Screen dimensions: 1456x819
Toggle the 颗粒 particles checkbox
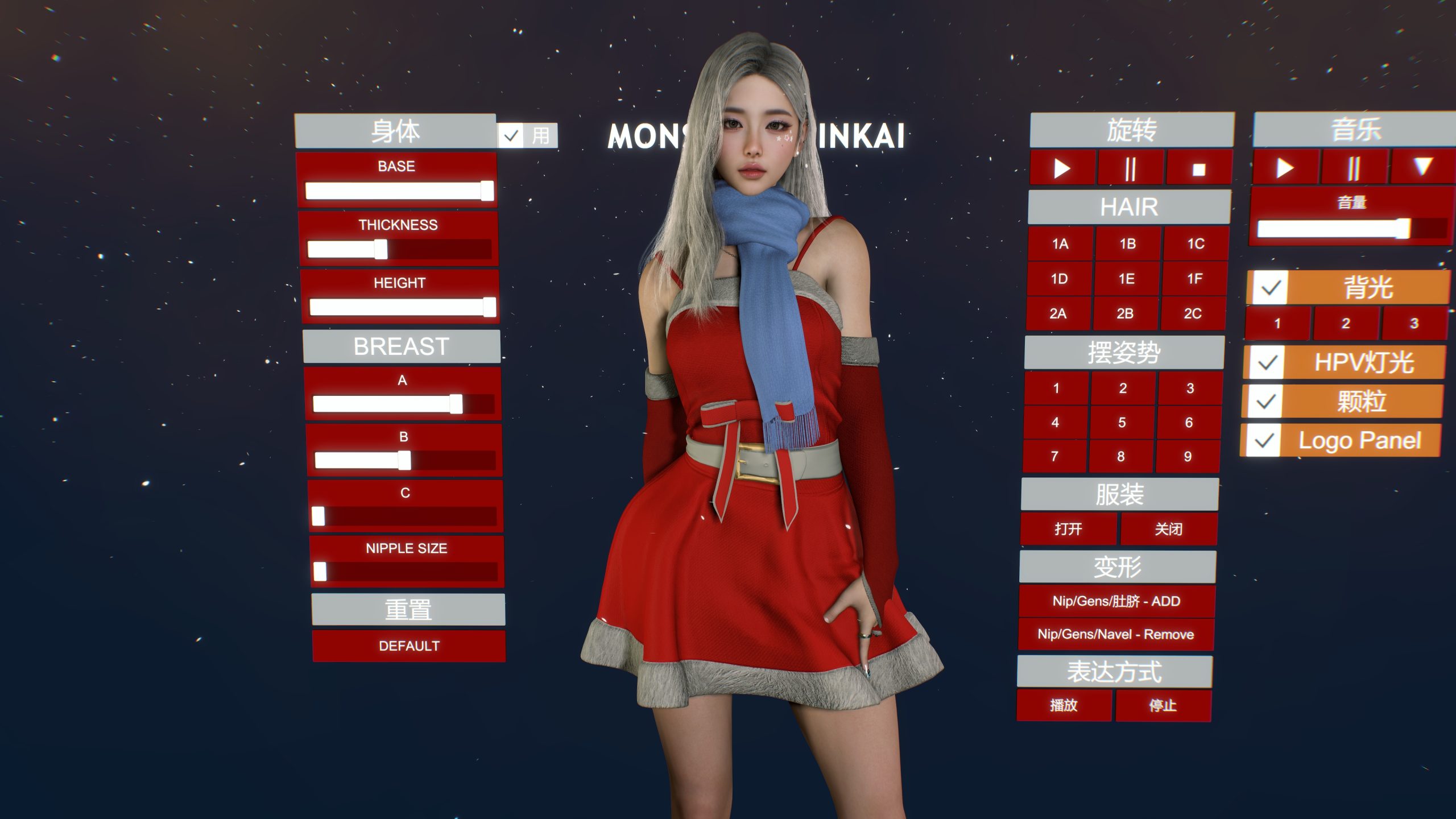point(1265,402)
